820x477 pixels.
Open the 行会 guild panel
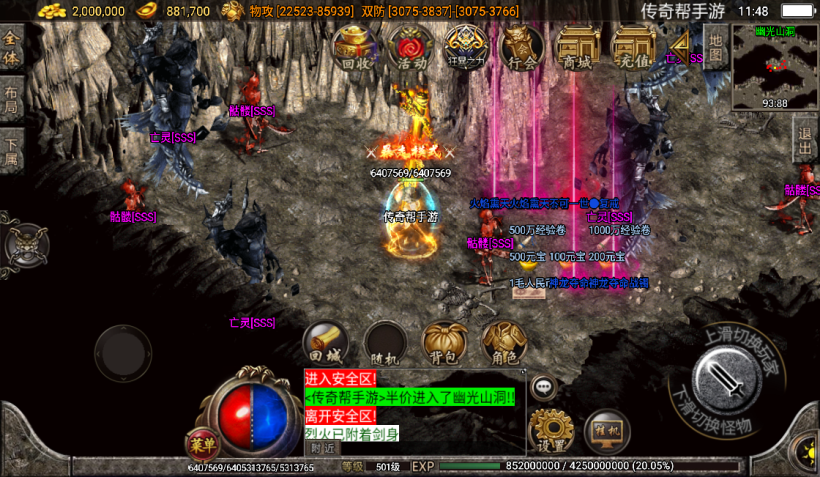(x=522, y=47)
